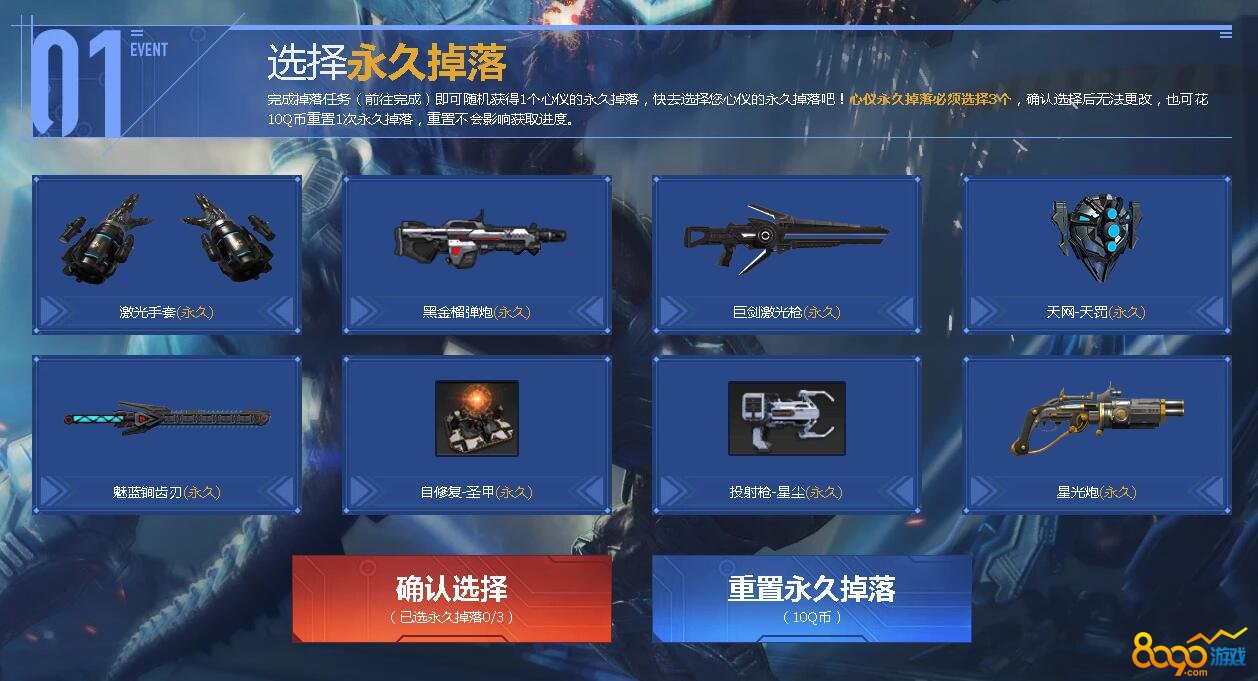The width and height of the screenshot is (1258, 681).
Task: Reset drops with the 重置永久掉落 button
Action: (811, 598)
